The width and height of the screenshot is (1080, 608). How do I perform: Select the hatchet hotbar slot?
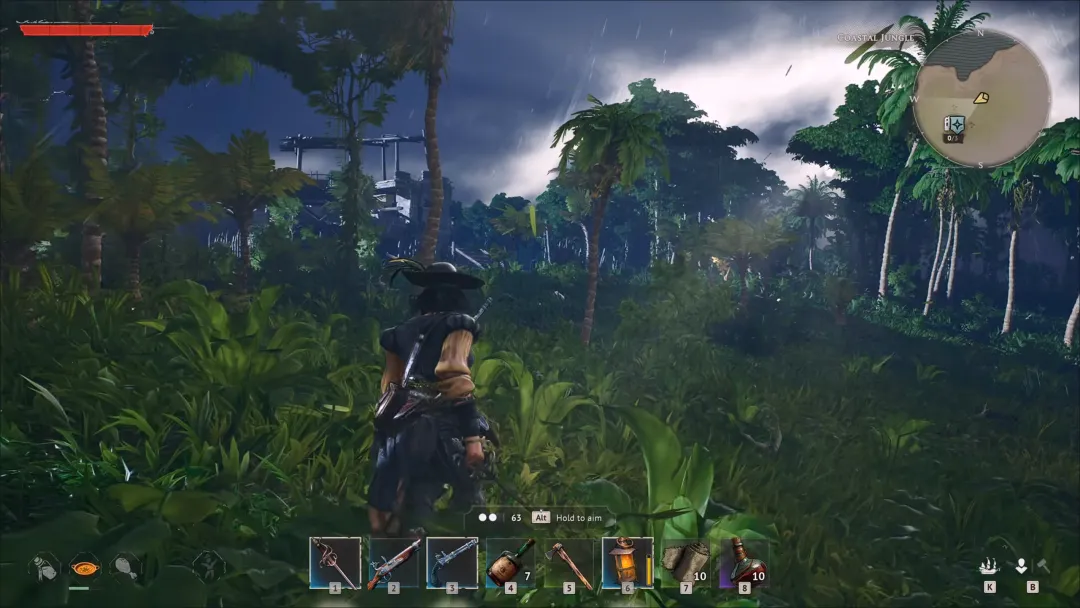point(568,563)
